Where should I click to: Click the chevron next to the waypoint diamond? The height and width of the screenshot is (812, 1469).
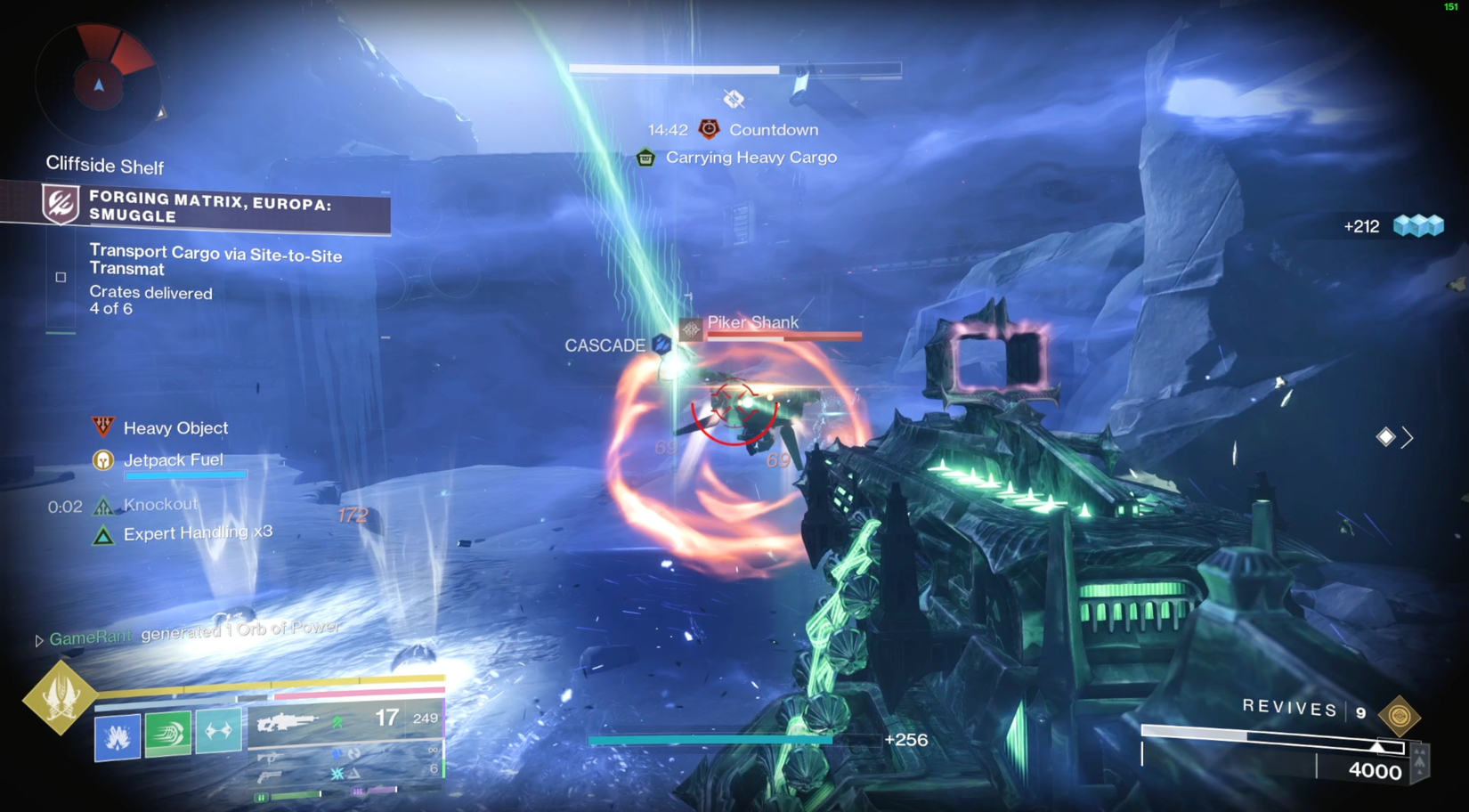point(1408,437)
